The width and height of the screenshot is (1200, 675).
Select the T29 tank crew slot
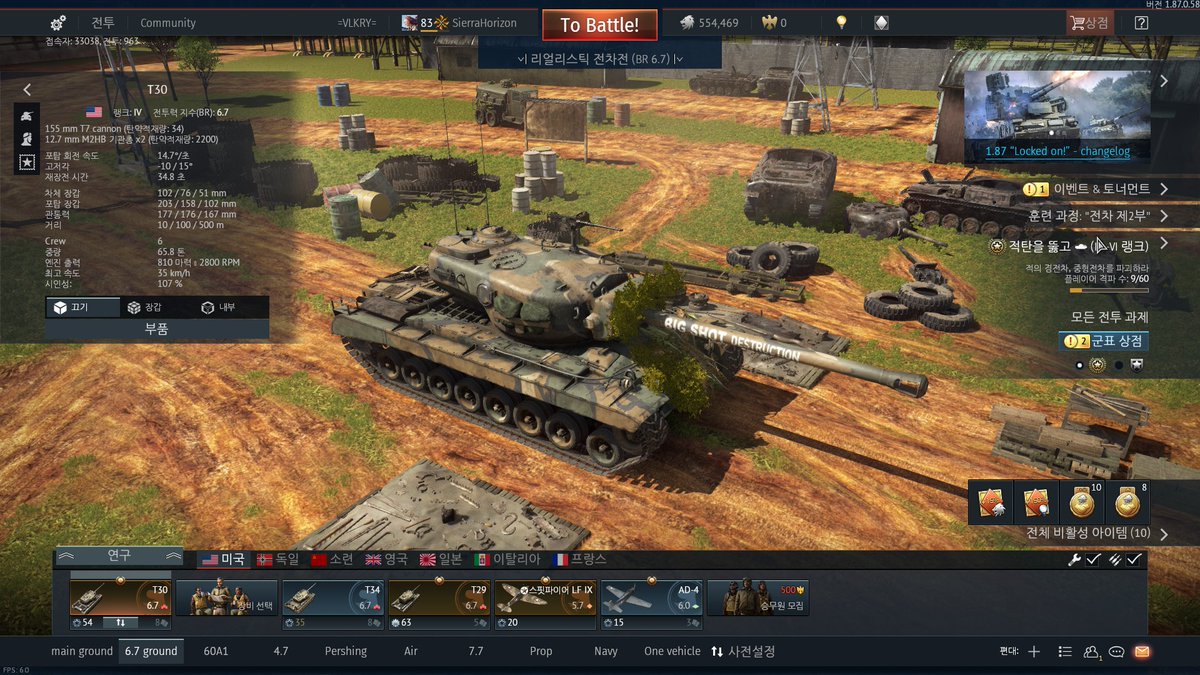(438, 598)
